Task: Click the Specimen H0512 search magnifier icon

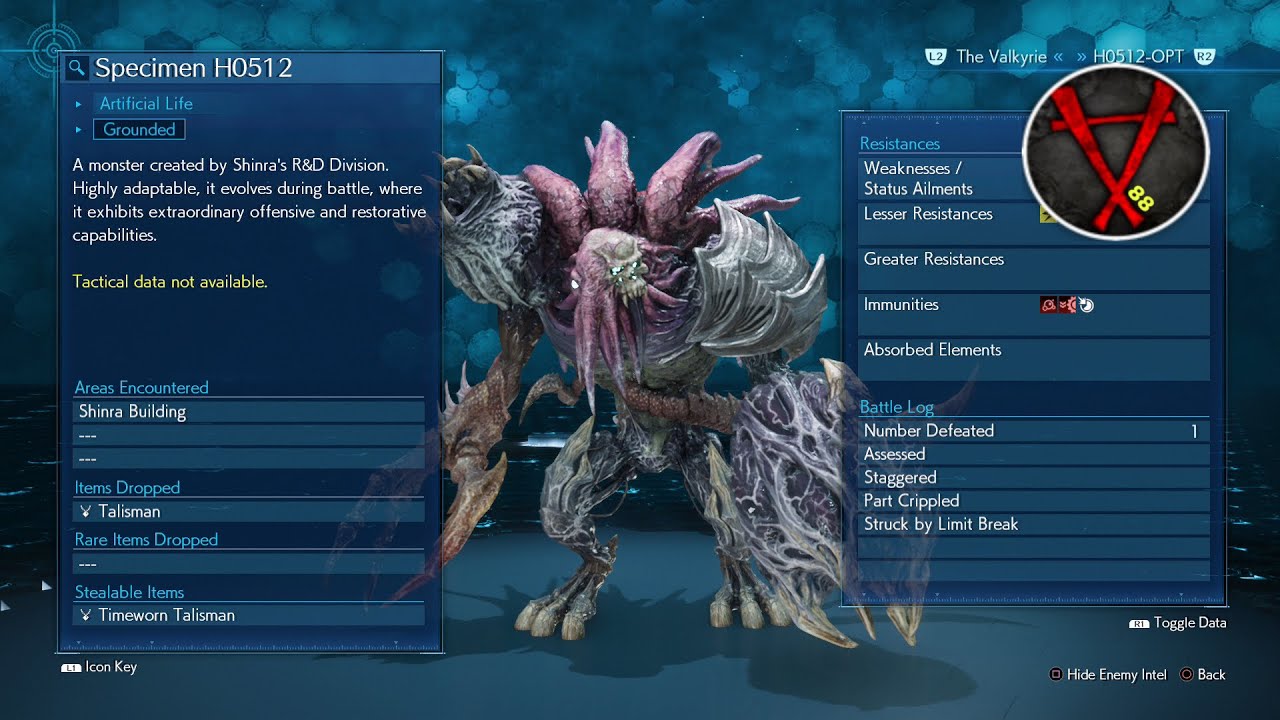Action: [x=77, y=68]
